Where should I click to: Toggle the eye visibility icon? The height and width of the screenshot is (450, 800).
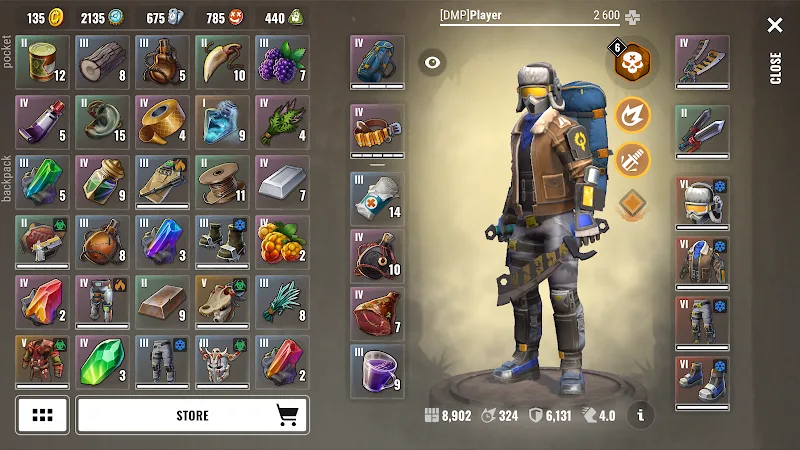[x=432, y=62]
